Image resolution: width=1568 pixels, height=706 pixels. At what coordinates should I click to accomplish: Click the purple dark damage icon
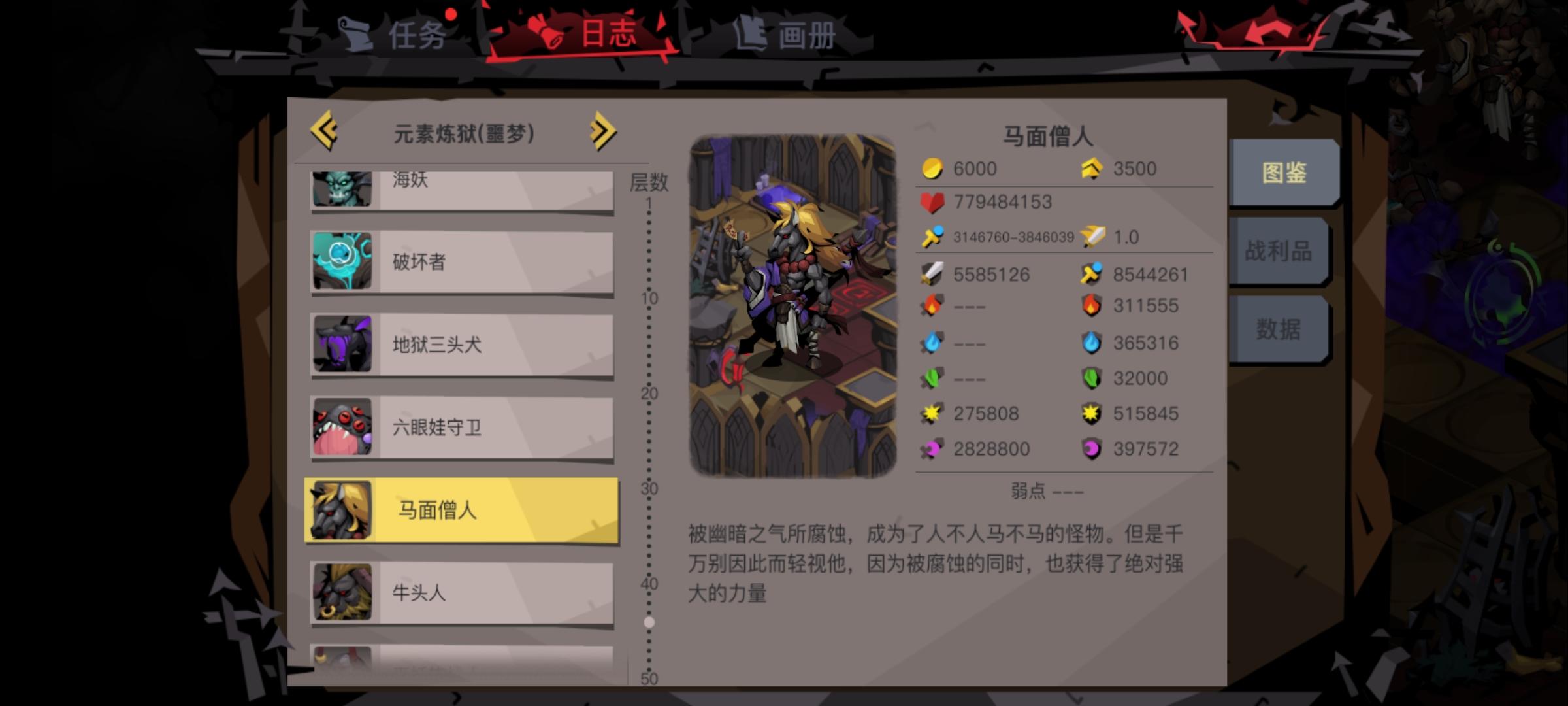pos(930,449)
